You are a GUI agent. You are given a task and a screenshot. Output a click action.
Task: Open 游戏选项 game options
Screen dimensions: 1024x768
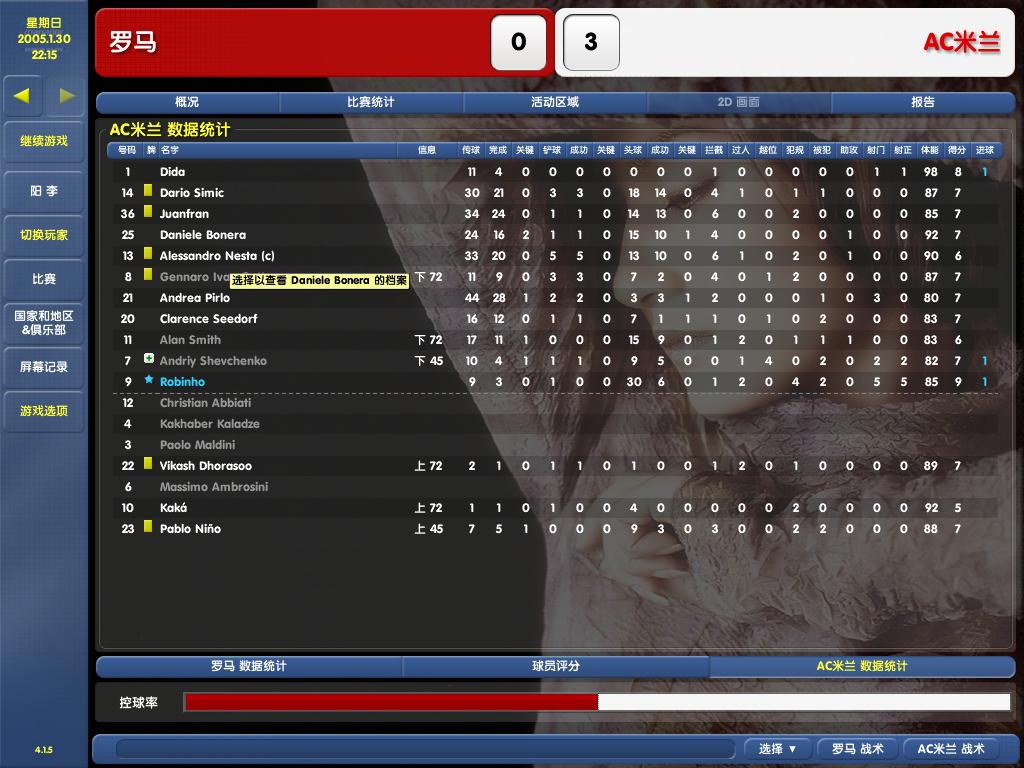(x=44, y=411)
